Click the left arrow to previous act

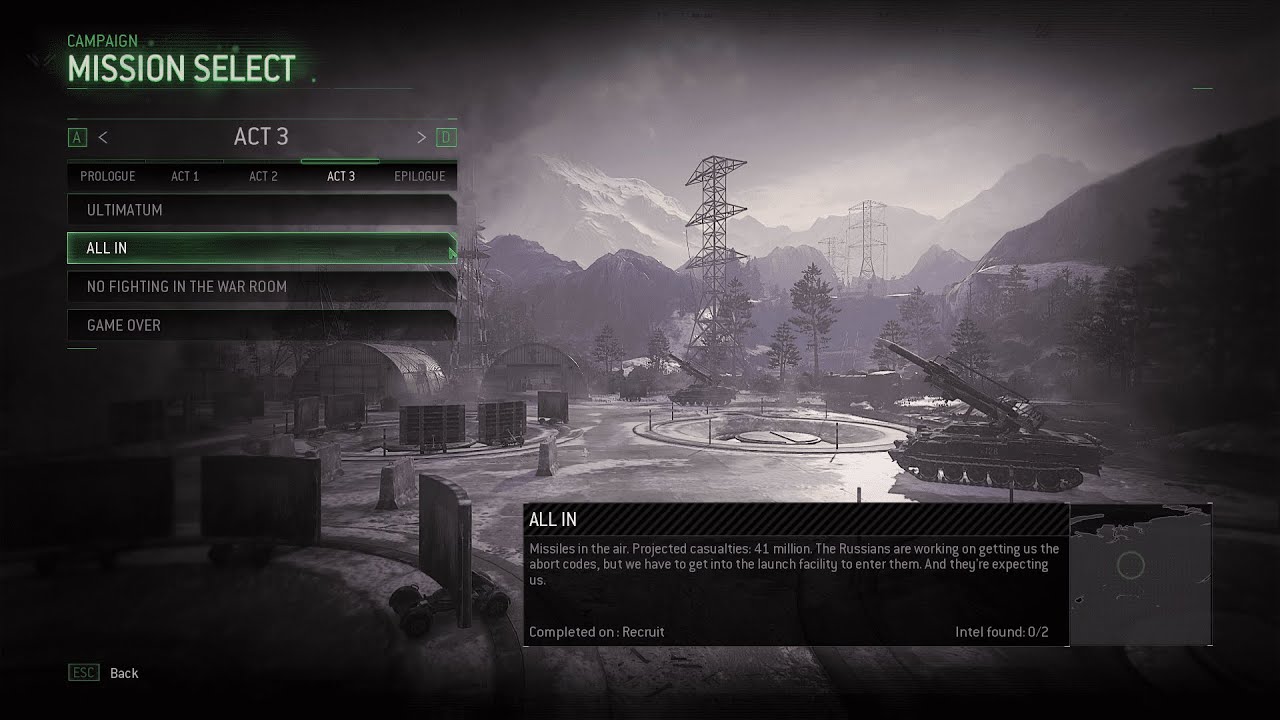pyautogui.click(x=103, y=137)
